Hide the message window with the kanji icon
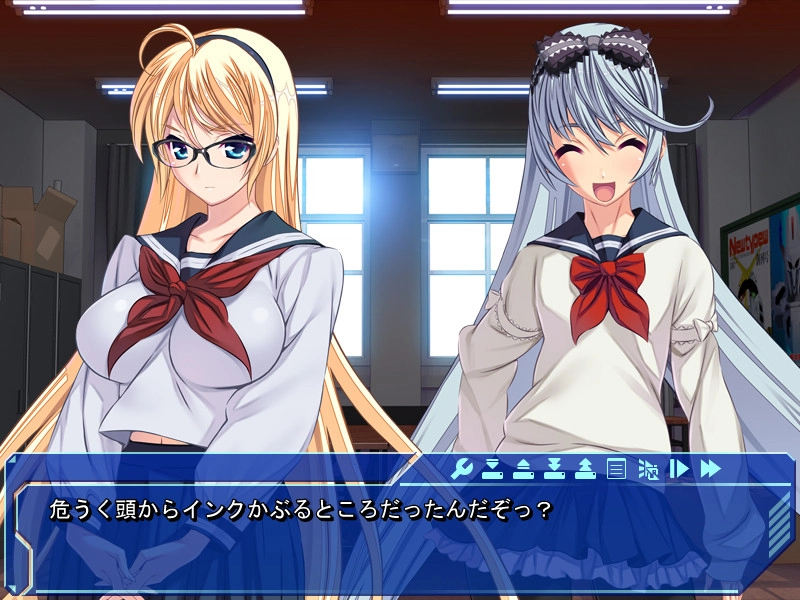Image resolution: width=800 pixels, height=600 pixels. [x=648, y=469]
